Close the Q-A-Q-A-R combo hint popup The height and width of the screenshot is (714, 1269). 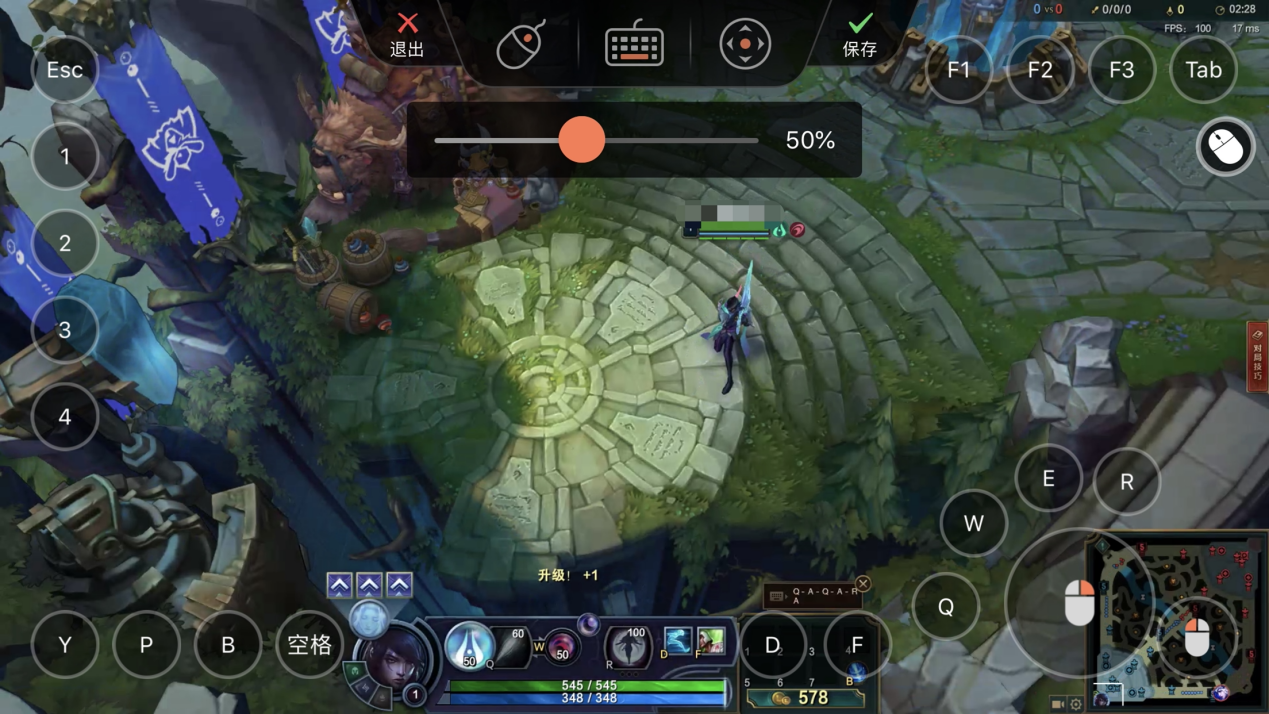[863, 583]
